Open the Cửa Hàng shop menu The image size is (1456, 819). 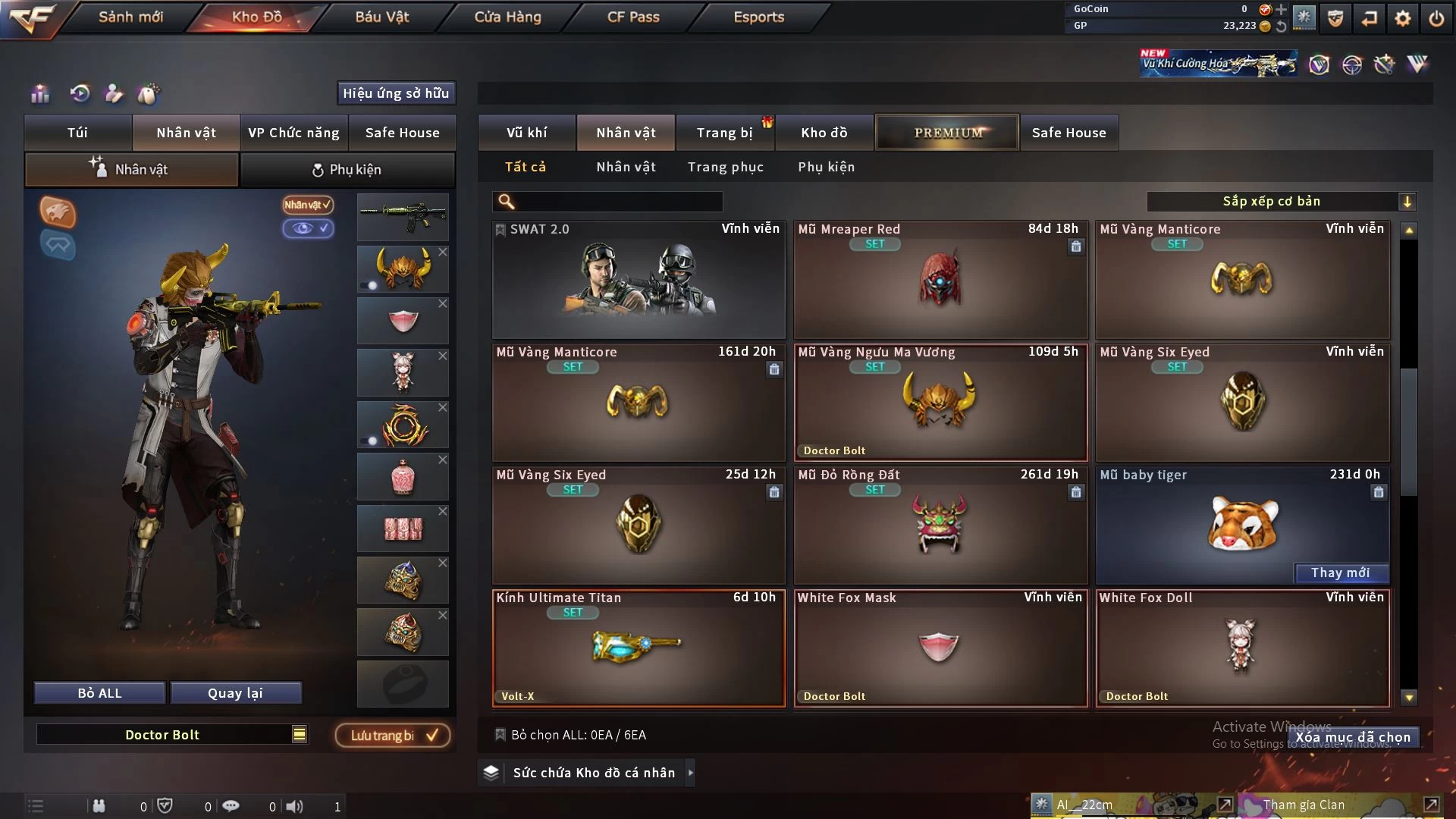coord(507,17)
